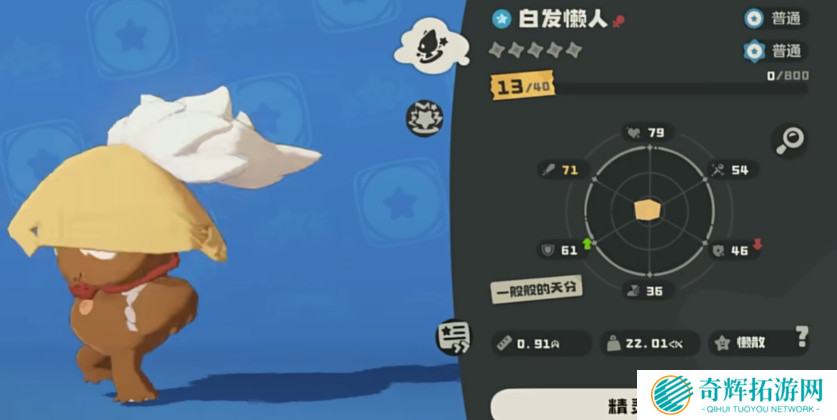837x420 pixels.
Task: Tap the question mark help icon
Action: tap(801, 336)
